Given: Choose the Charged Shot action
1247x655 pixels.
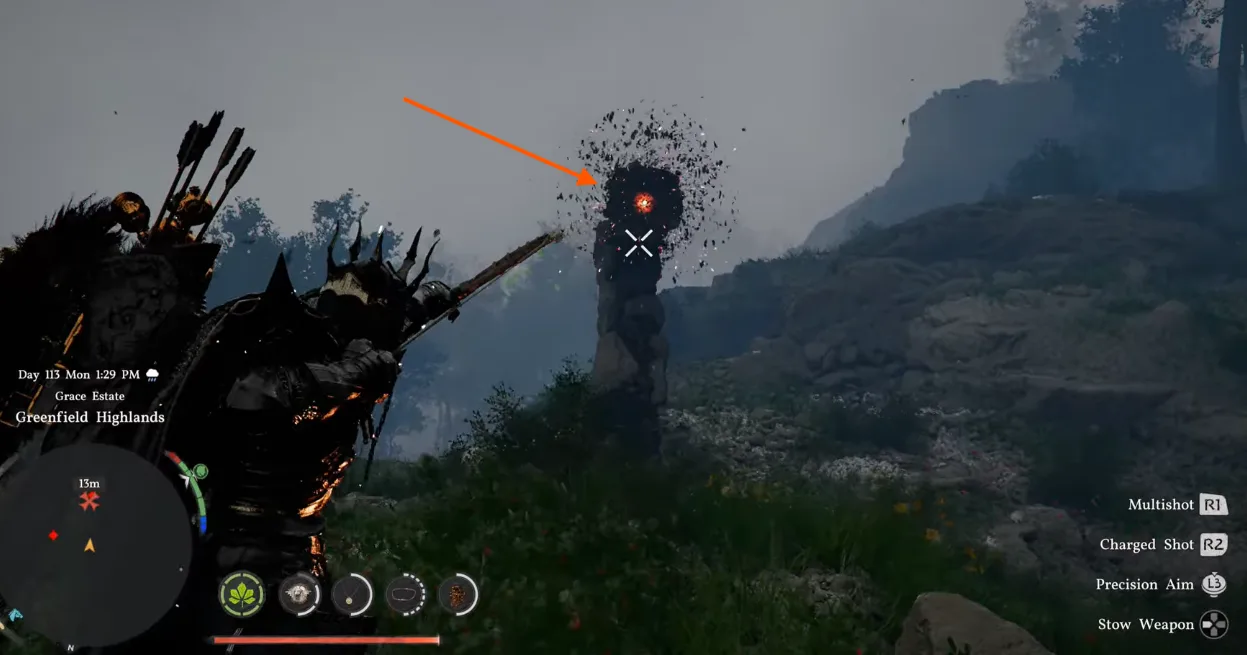Looking at the screenshot, I should (1147, 545).
